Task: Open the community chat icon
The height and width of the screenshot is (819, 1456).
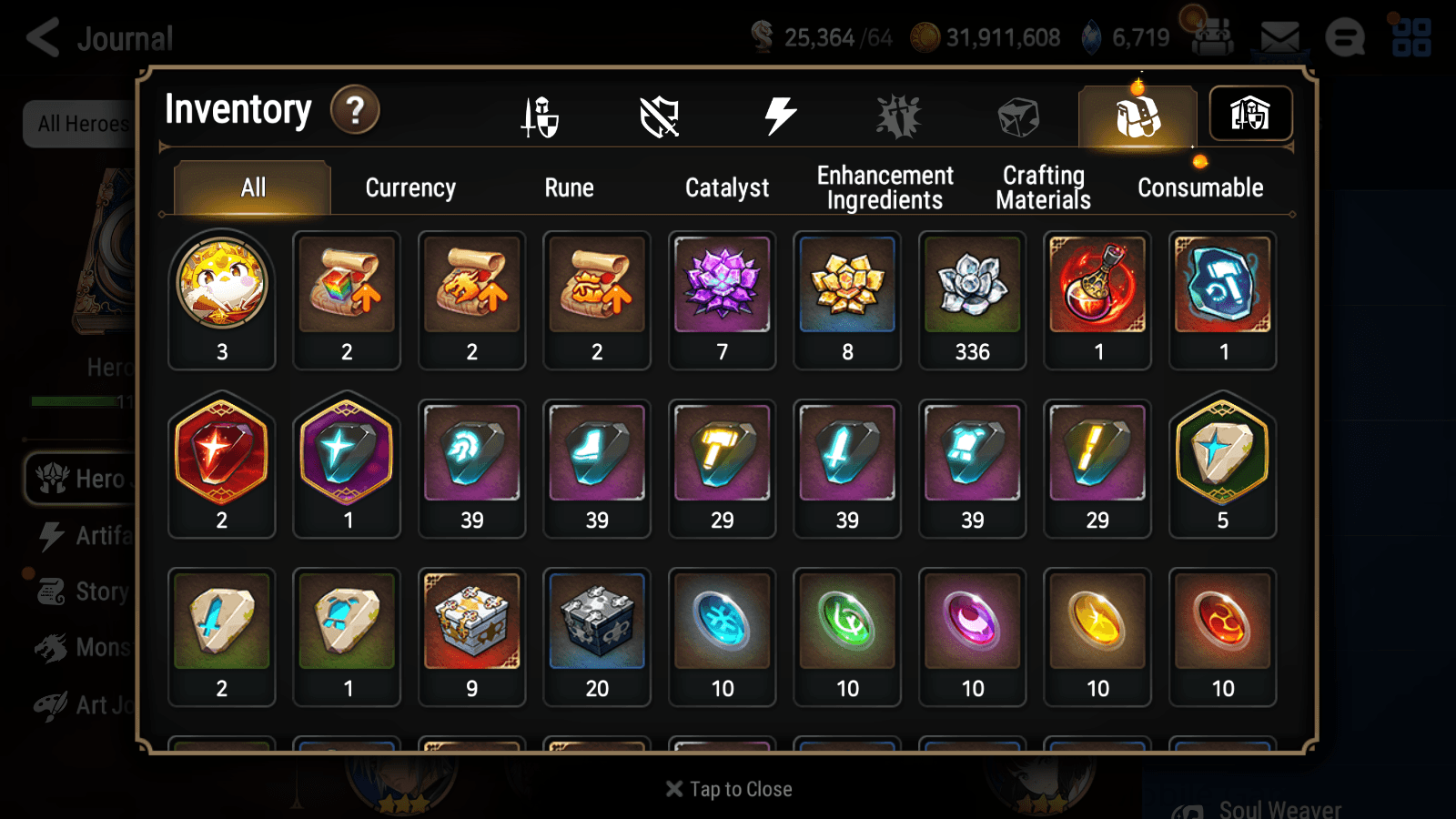Action: [x=1344, y=36]
